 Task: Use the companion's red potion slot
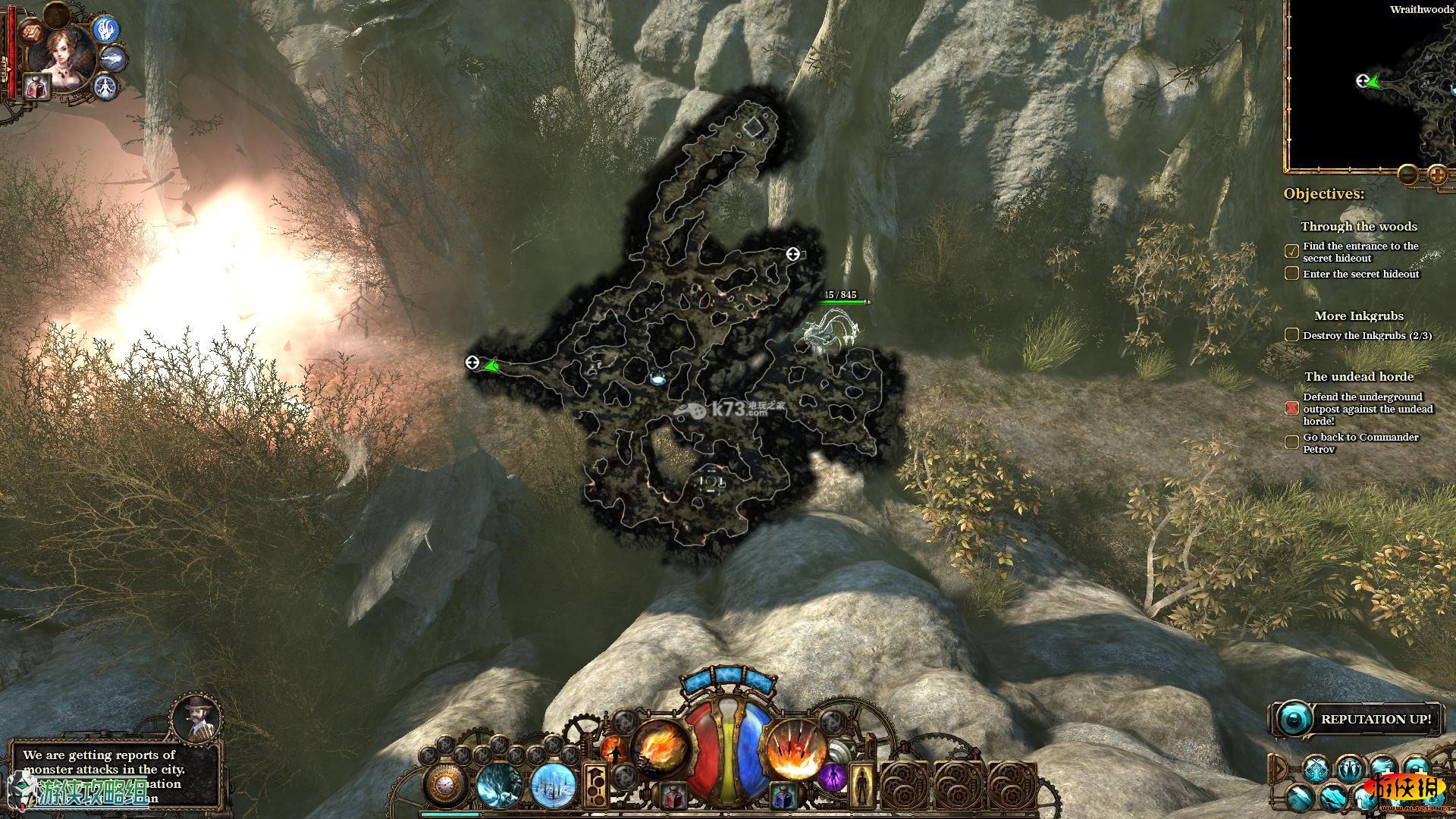coord(36,85)
